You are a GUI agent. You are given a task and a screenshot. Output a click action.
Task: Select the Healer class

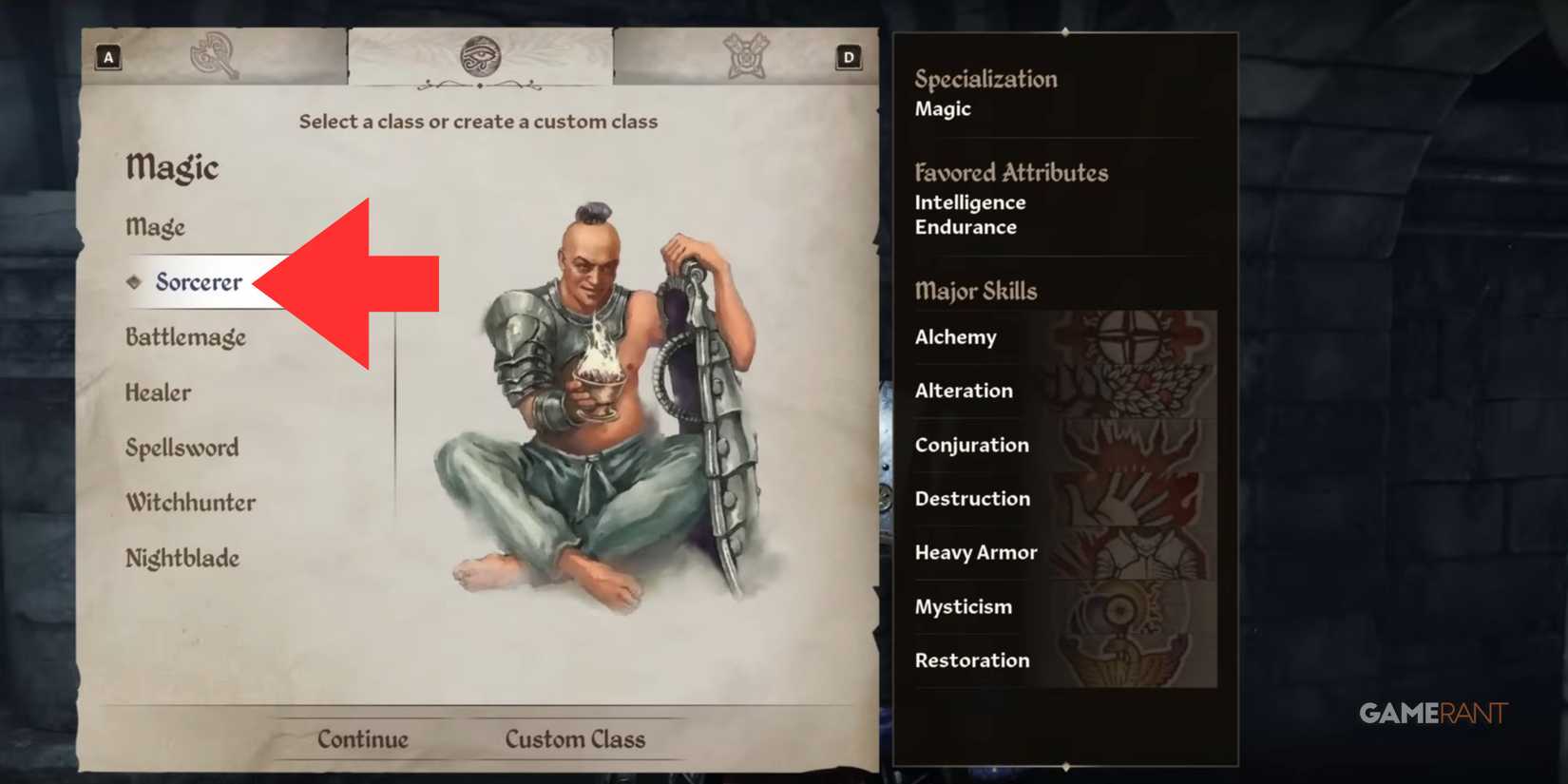tap(158, 392)
